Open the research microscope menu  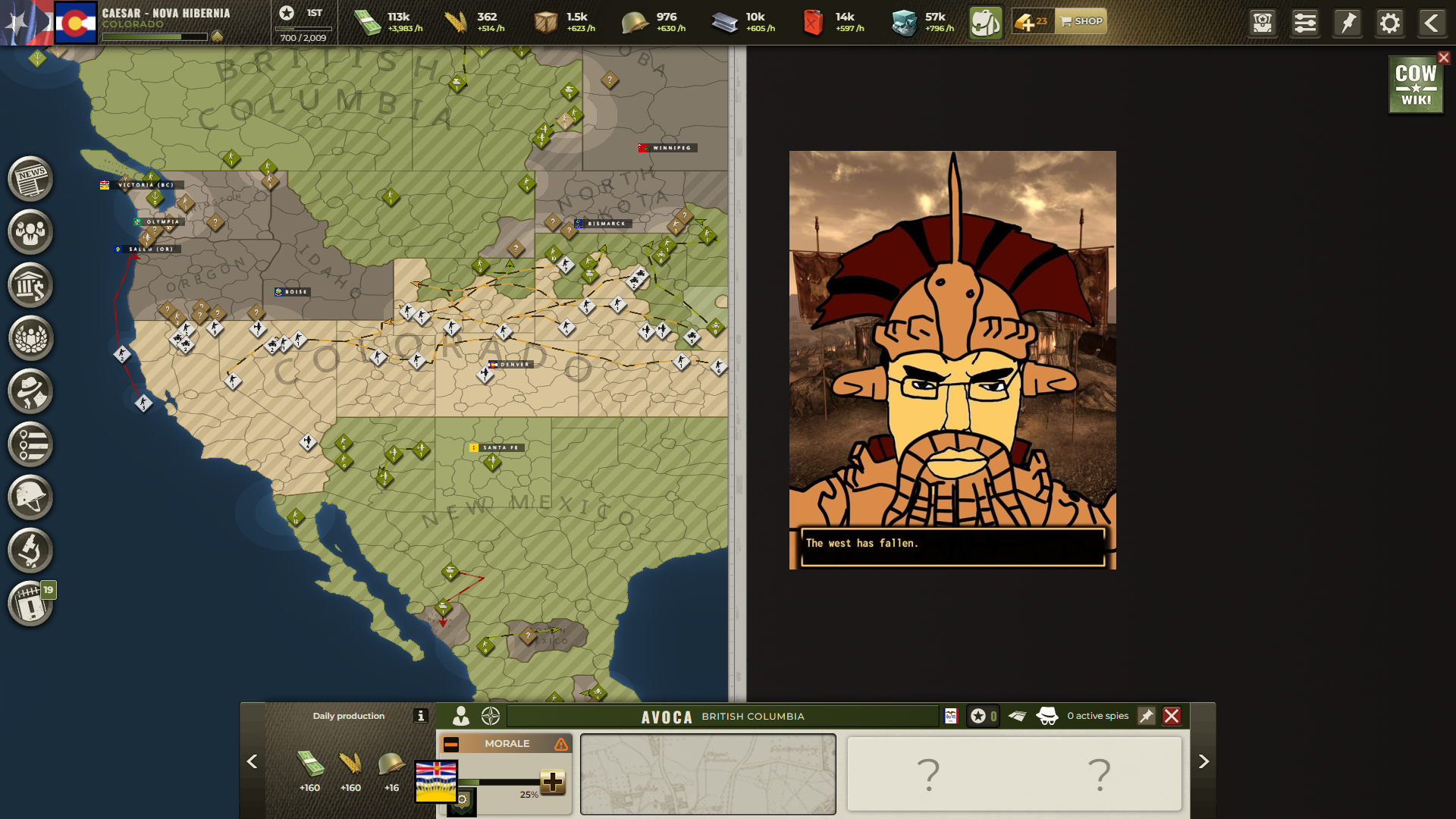coord(30,551)
